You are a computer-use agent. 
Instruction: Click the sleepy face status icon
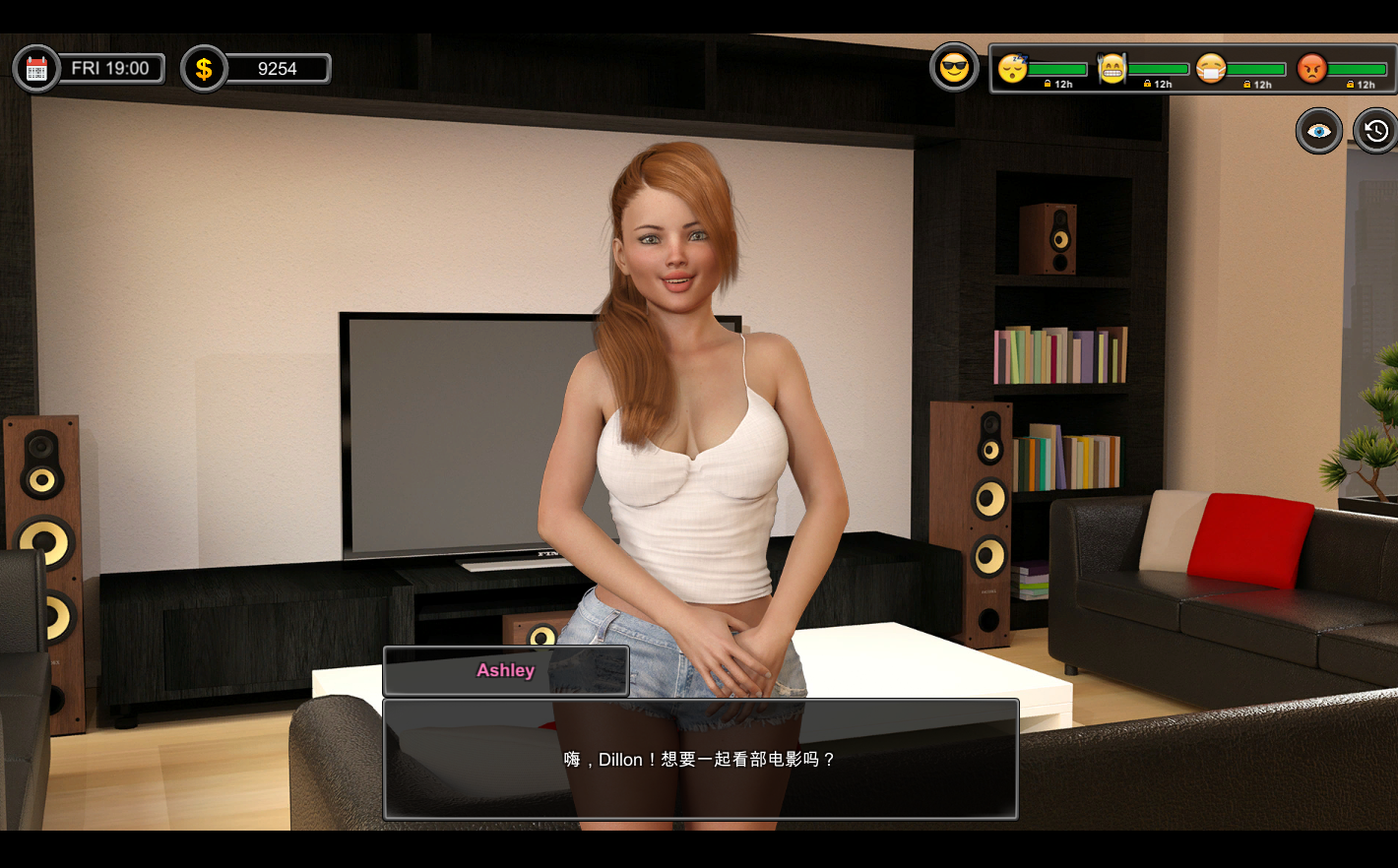click(1012, 68)
